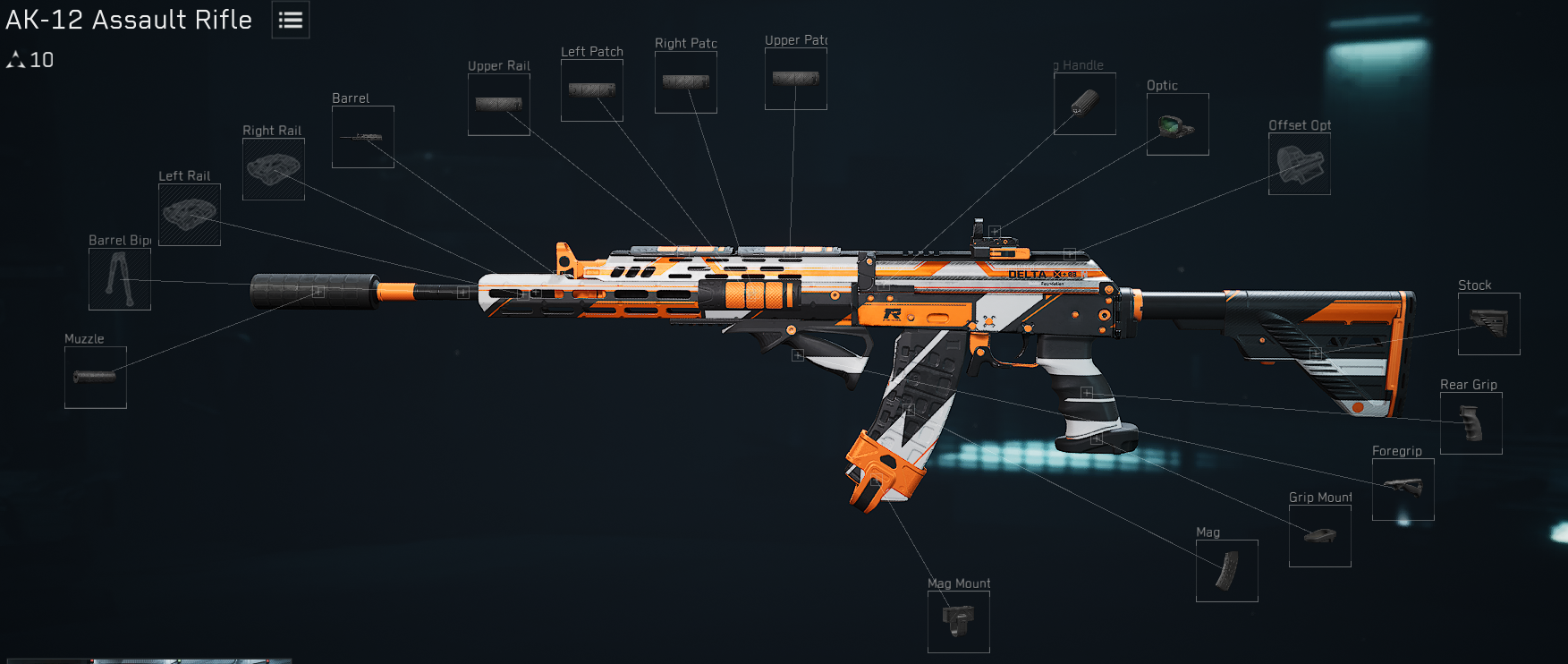This screenshot has height=664, width=1568.
Task: Open the Barrel attachment slot
Action: pos(362,136)
